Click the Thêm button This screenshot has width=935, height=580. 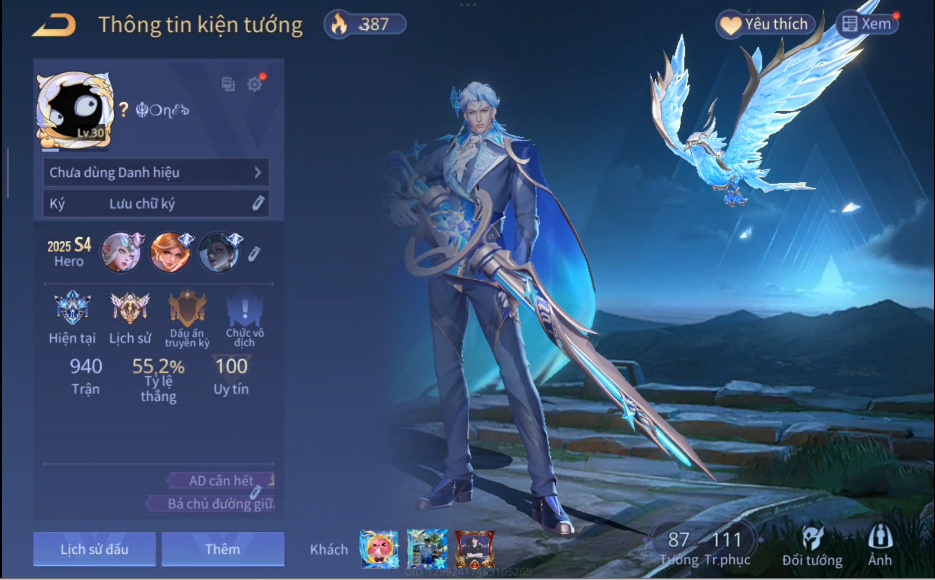click(222, 549)
